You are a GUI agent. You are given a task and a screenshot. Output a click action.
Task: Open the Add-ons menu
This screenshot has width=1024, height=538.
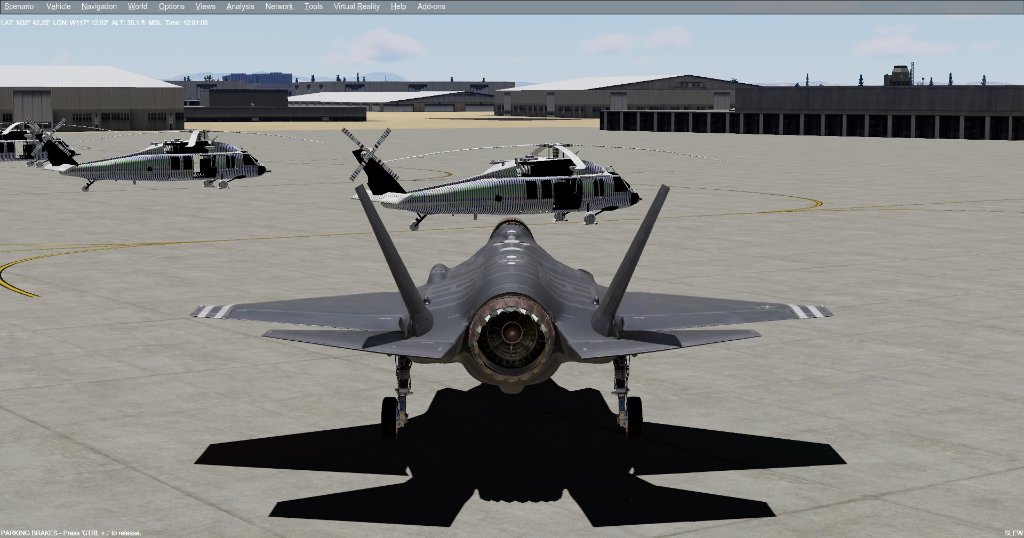click(431, 6)
